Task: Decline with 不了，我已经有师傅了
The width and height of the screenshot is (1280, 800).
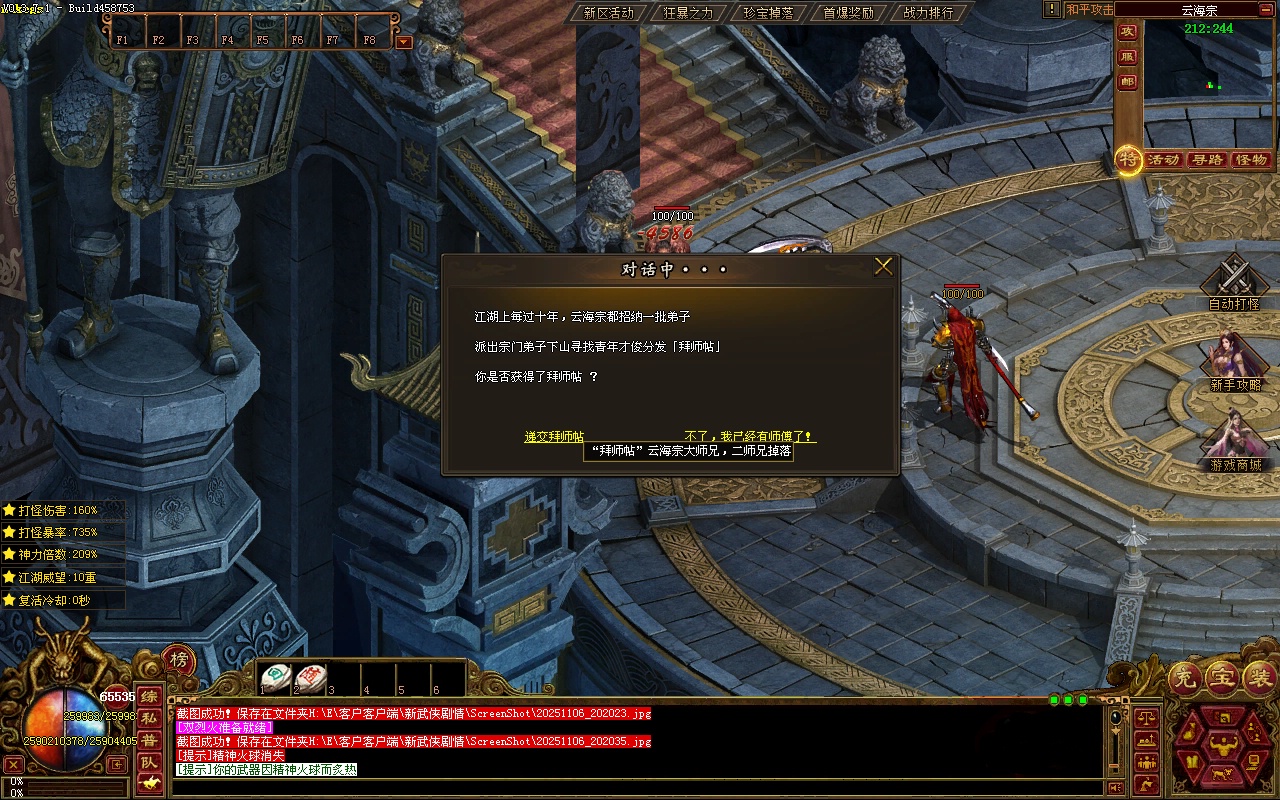Action: pyautogui.click(x=749, y=437)
